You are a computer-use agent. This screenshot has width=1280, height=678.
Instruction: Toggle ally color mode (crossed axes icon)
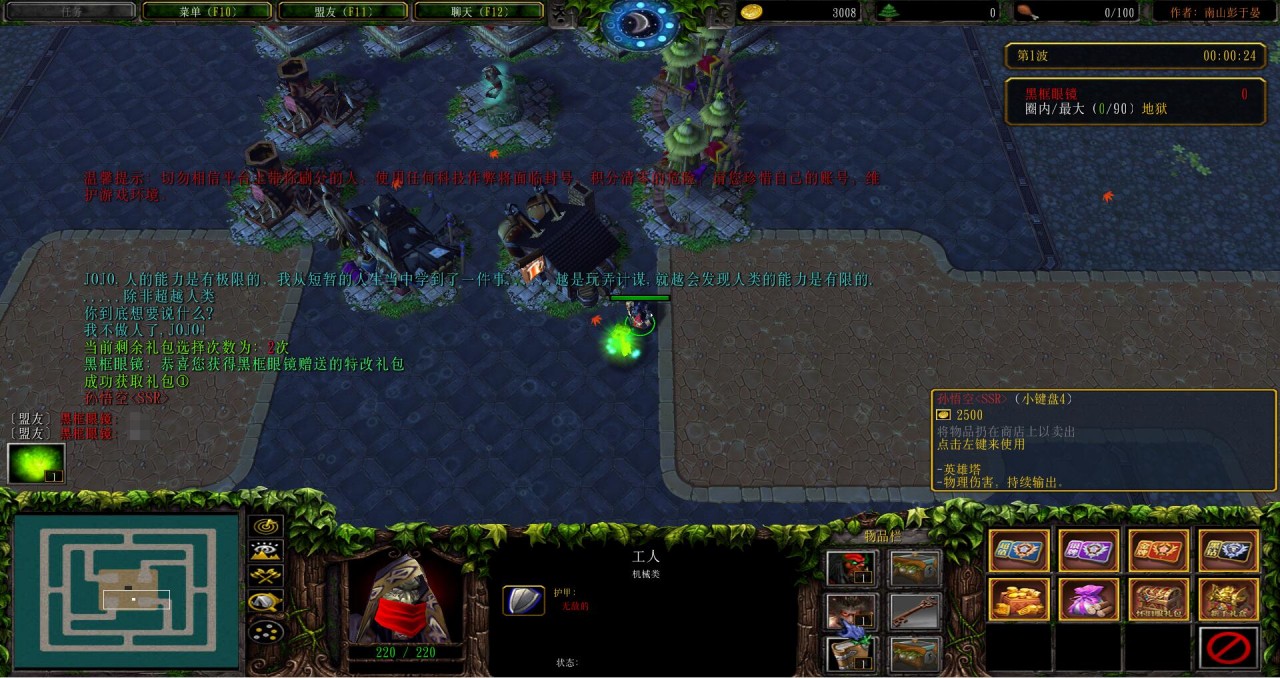click(266, 576)
